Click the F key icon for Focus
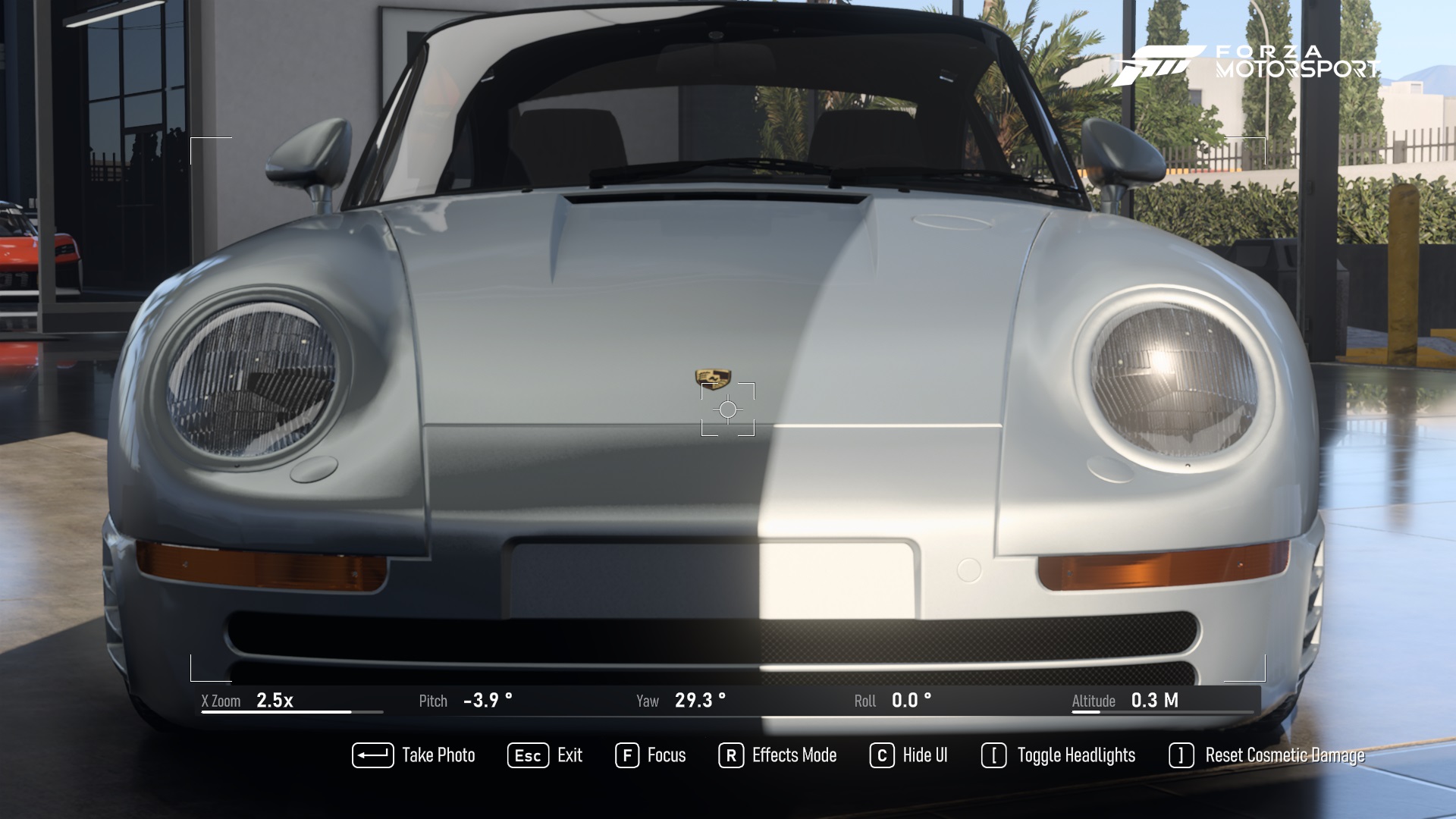 pyautogui.click(x=627, y=755)
